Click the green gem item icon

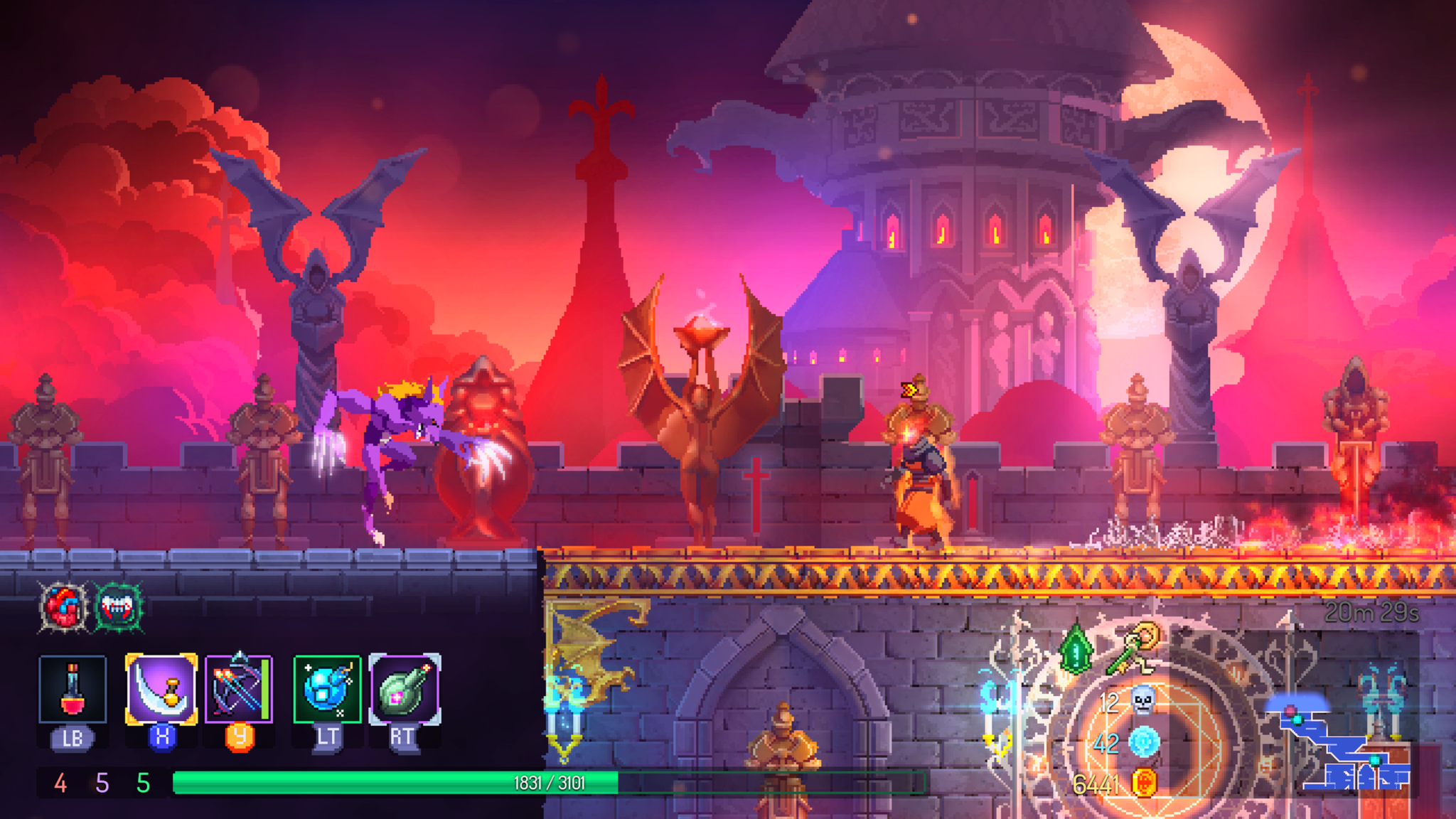coord(1076,650)
